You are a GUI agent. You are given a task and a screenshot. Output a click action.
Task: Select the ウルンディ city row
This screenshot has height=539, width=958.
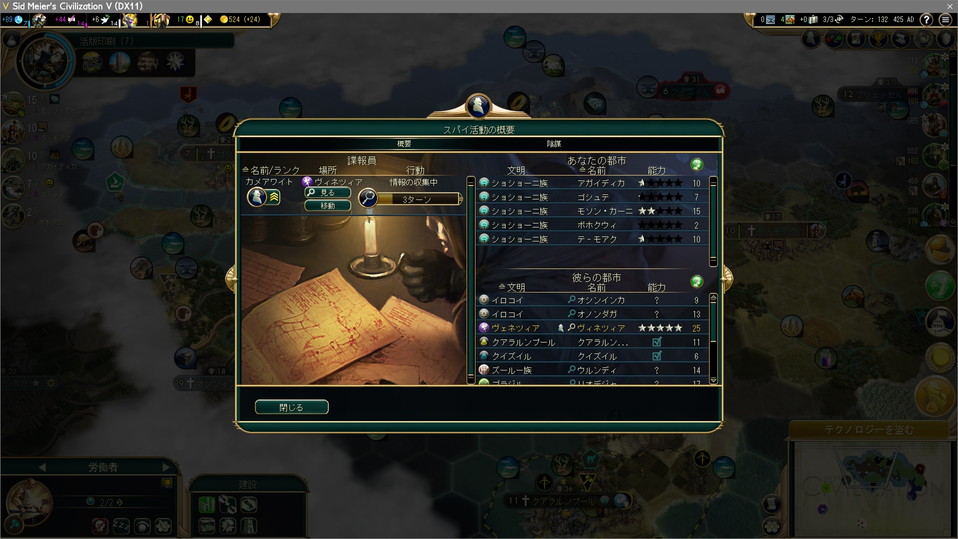coord(592,369)
